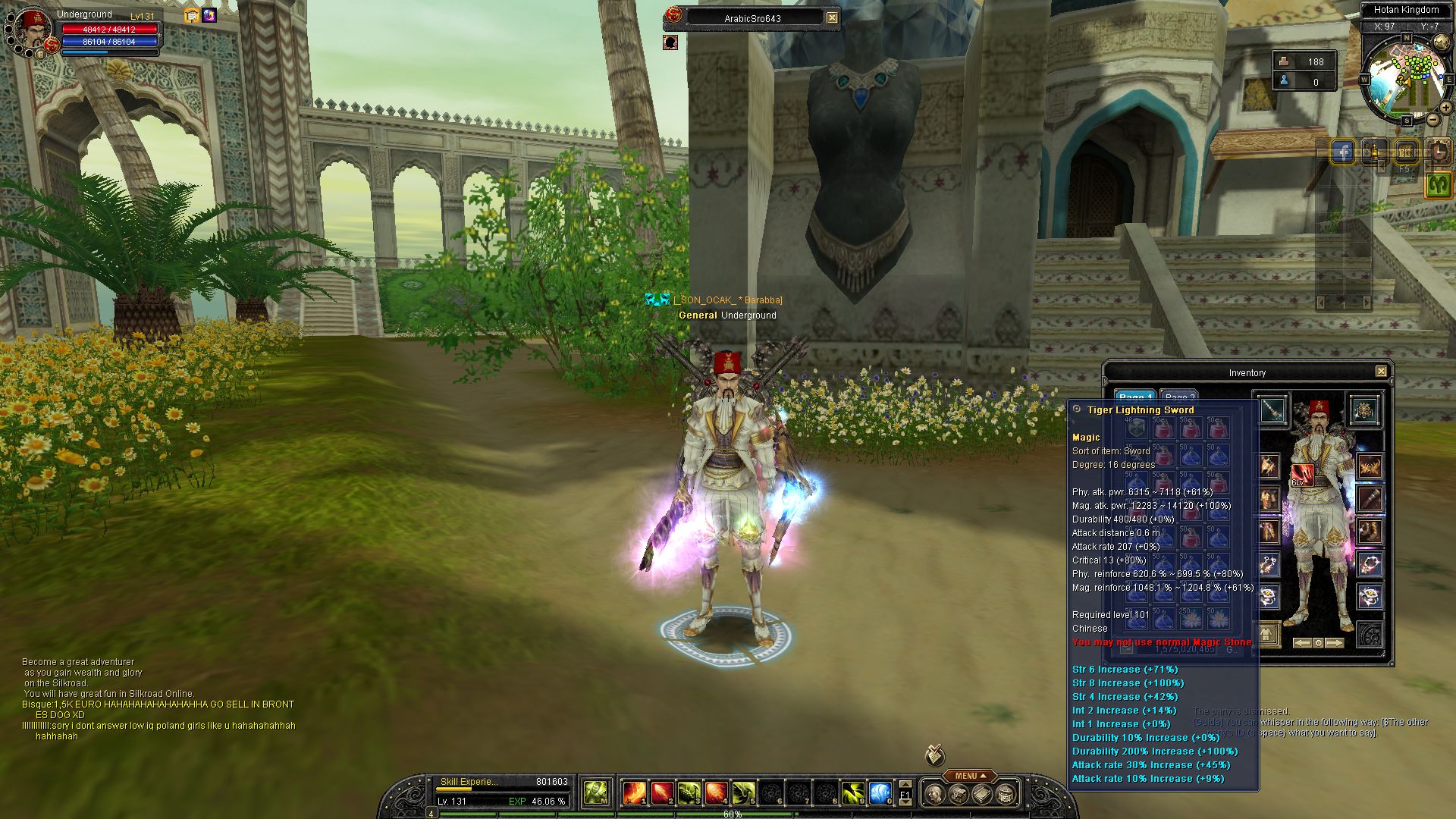Click the Facebook shortcut icon

1343,152
